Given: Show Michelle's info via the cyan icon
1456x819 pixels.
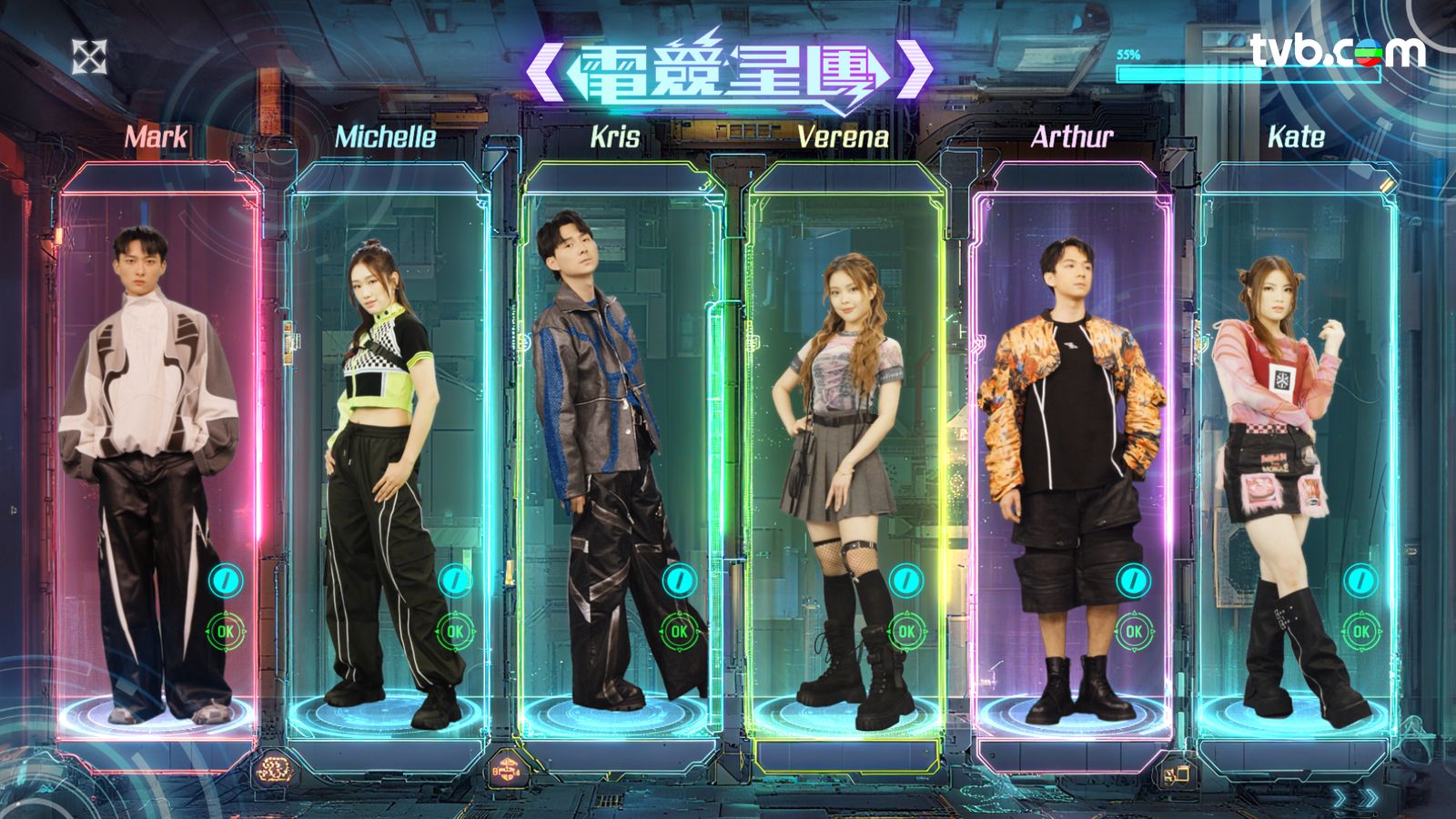Looking at the screenshot, I should click(x=455, y=580).
